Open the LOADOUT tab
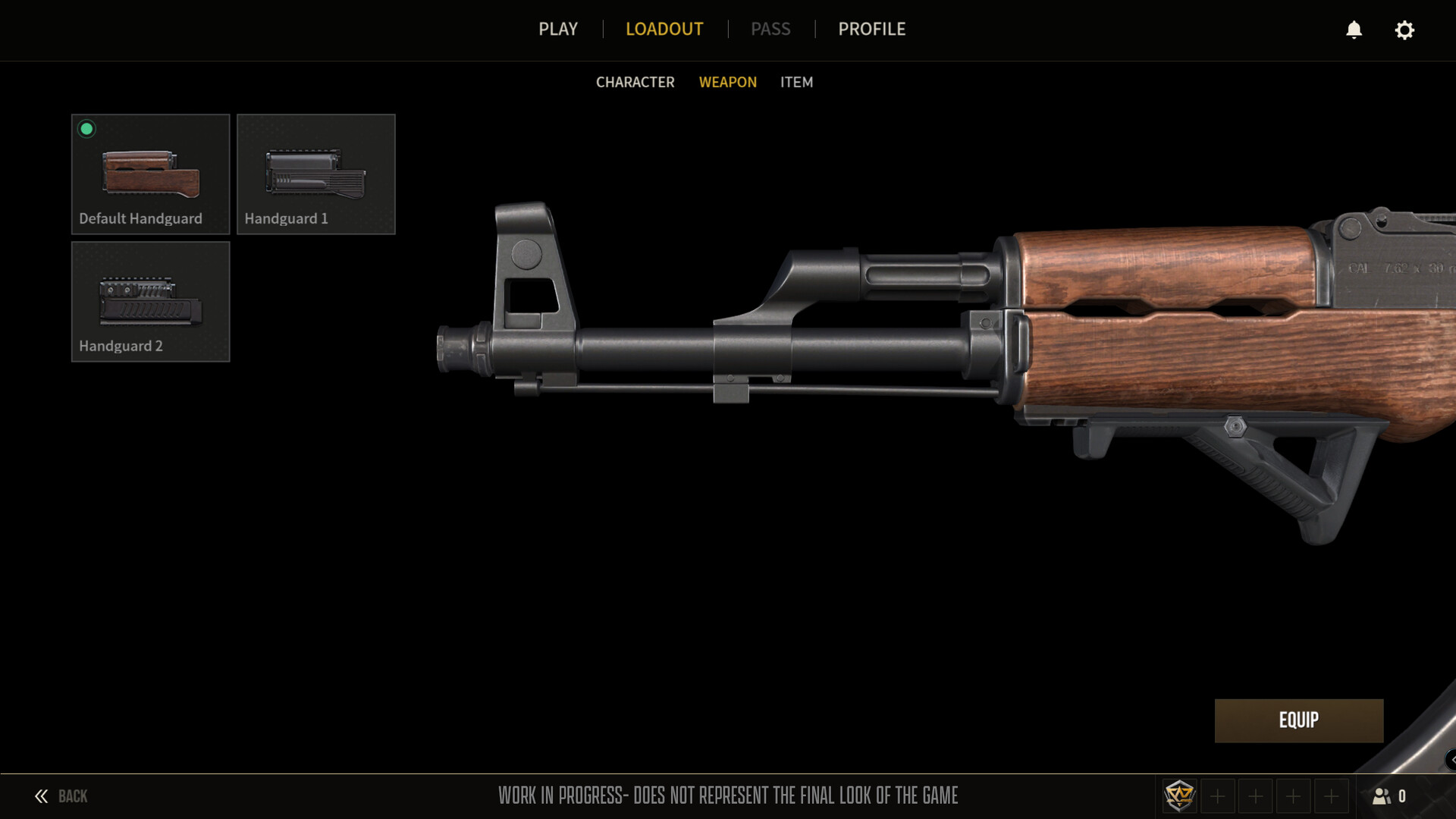 [x=664, y=29]
